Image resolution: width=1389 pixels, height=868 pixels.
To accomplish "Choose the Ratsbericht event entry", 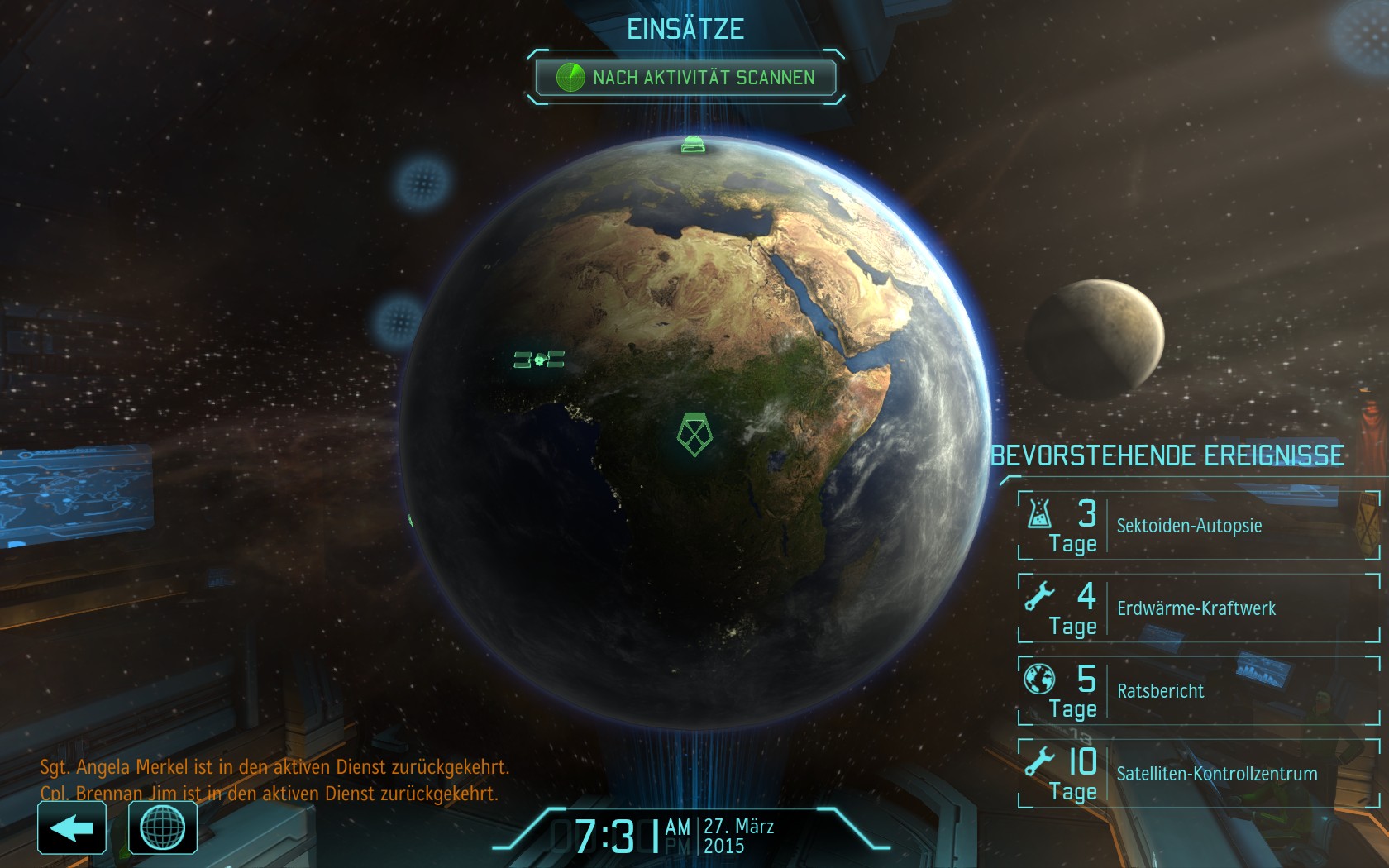I will click(x=1198, y=691).
